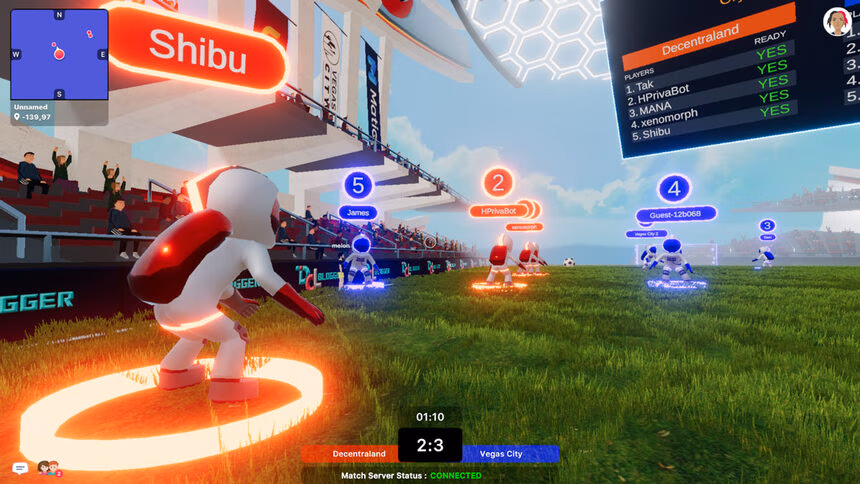Open the chat speech bubble icon
The image size is (860, 484).
[x=20, y=468]
